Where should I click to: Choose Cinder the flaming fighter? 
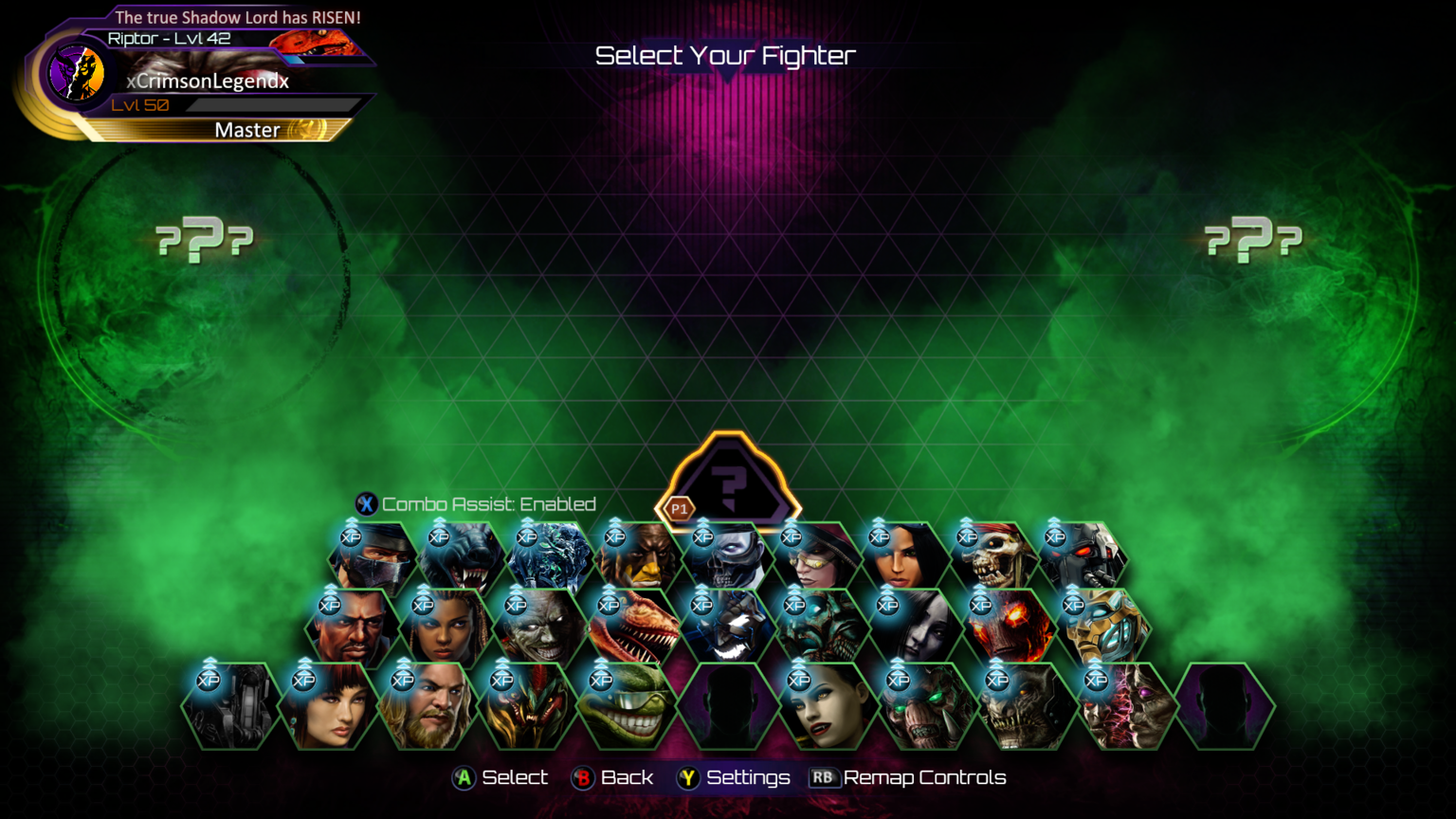(1009, 628)
